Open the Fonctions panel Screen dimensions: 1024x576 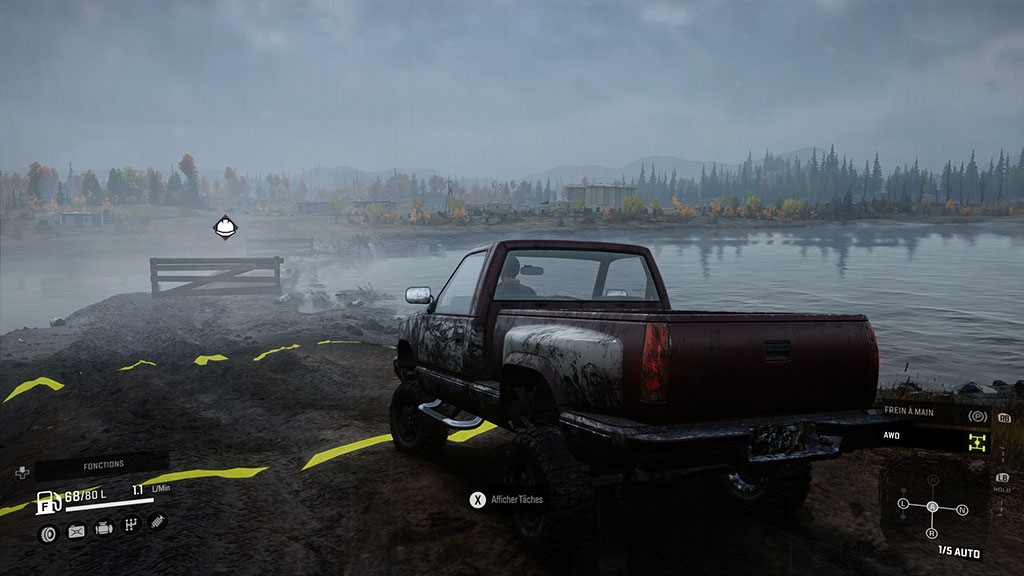[104, 465]
